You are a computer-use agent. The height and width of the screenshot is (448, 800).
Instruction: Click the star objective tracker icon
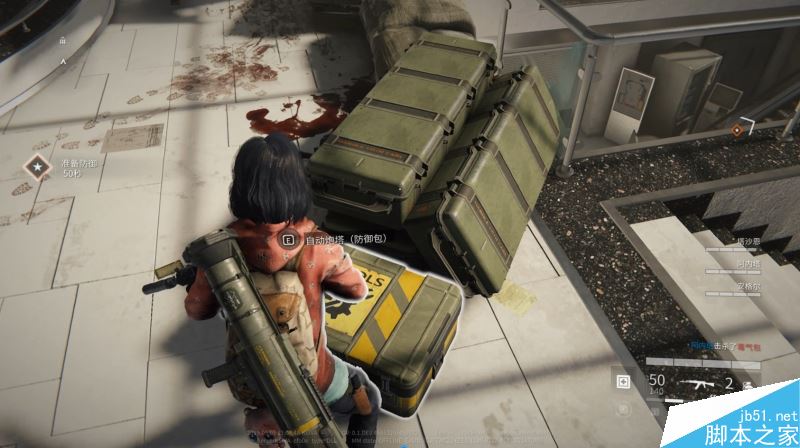[39, 165]
